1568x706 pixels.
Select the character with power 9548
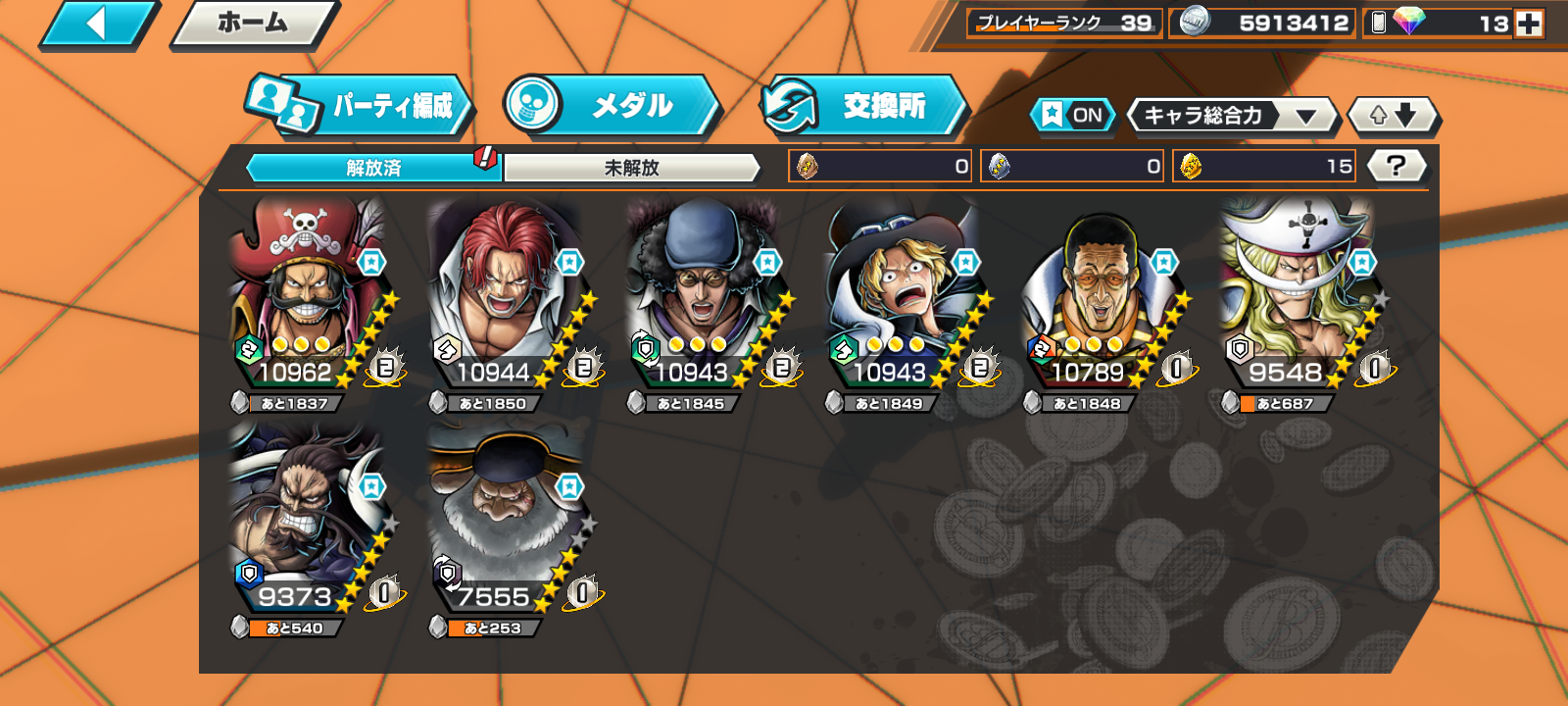[x=1296, y=294]
